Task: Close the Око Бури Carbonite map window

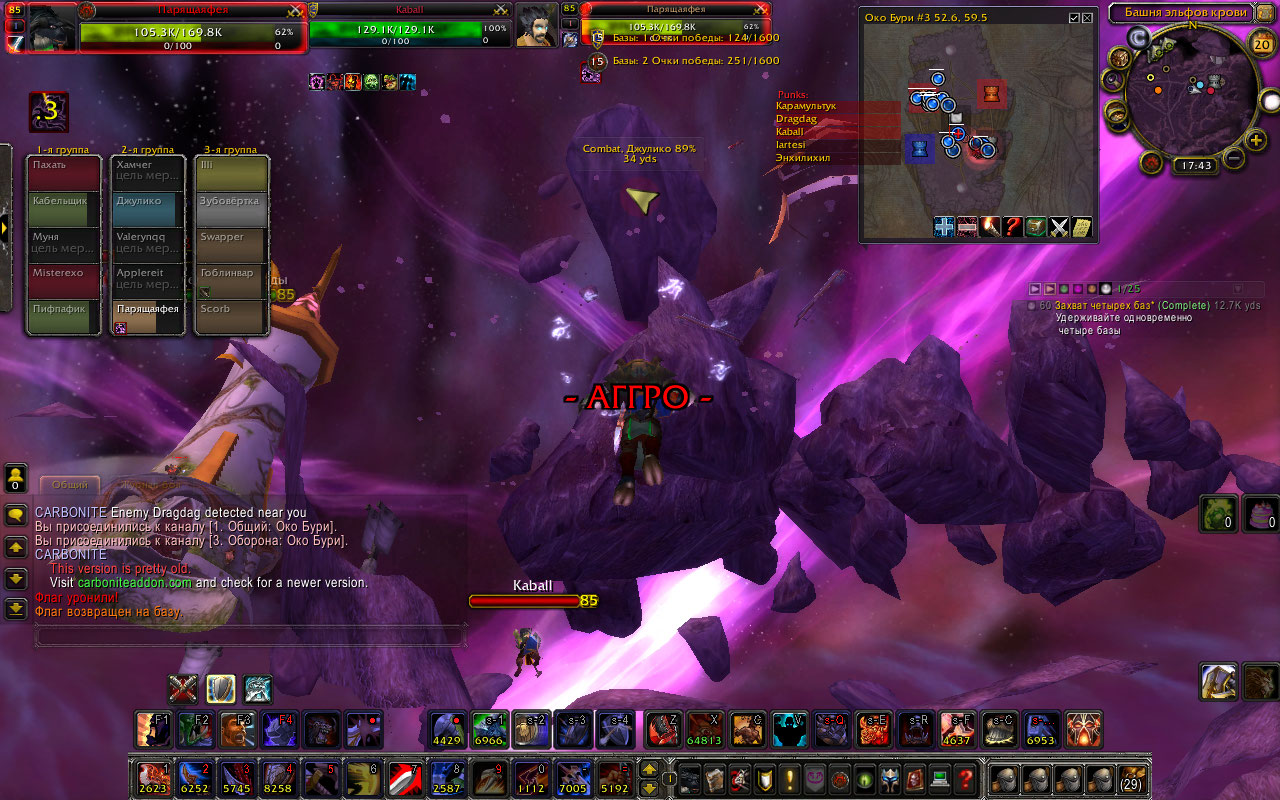Action: pyautogui.click(x=1089, y=18)
